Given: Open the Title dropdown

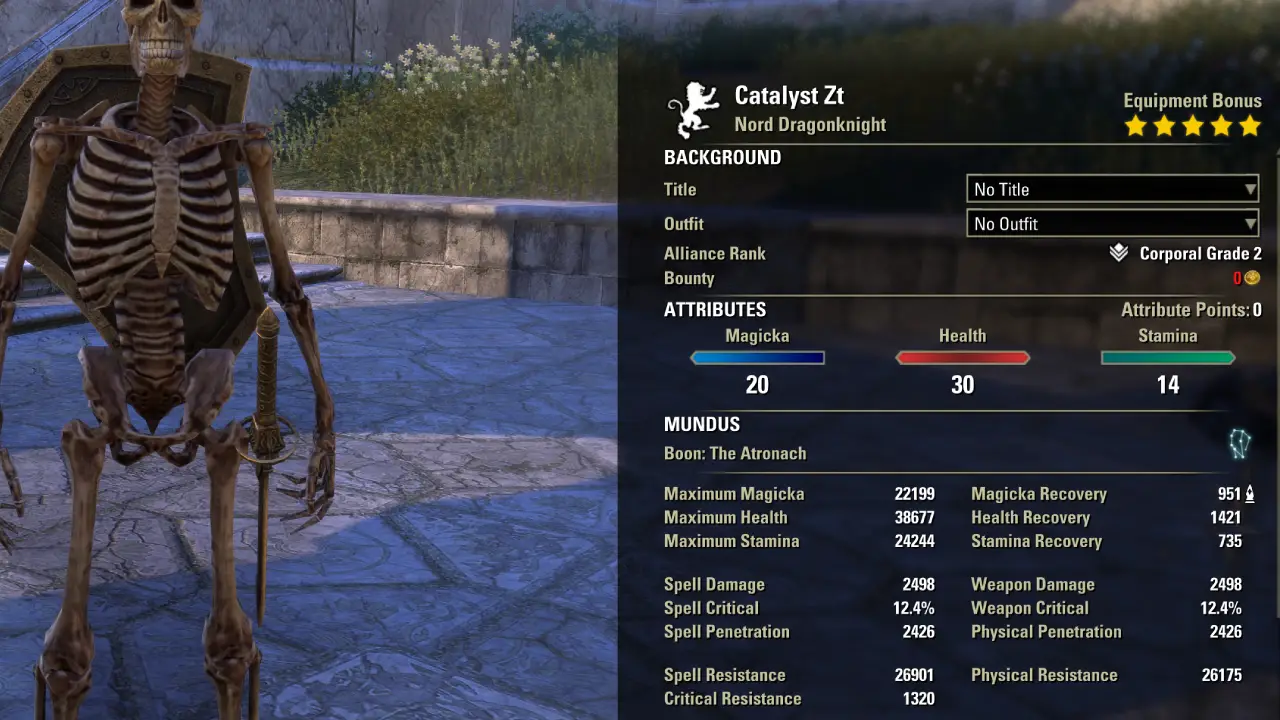Looking at the screenshot, I should click(1112, 189).
